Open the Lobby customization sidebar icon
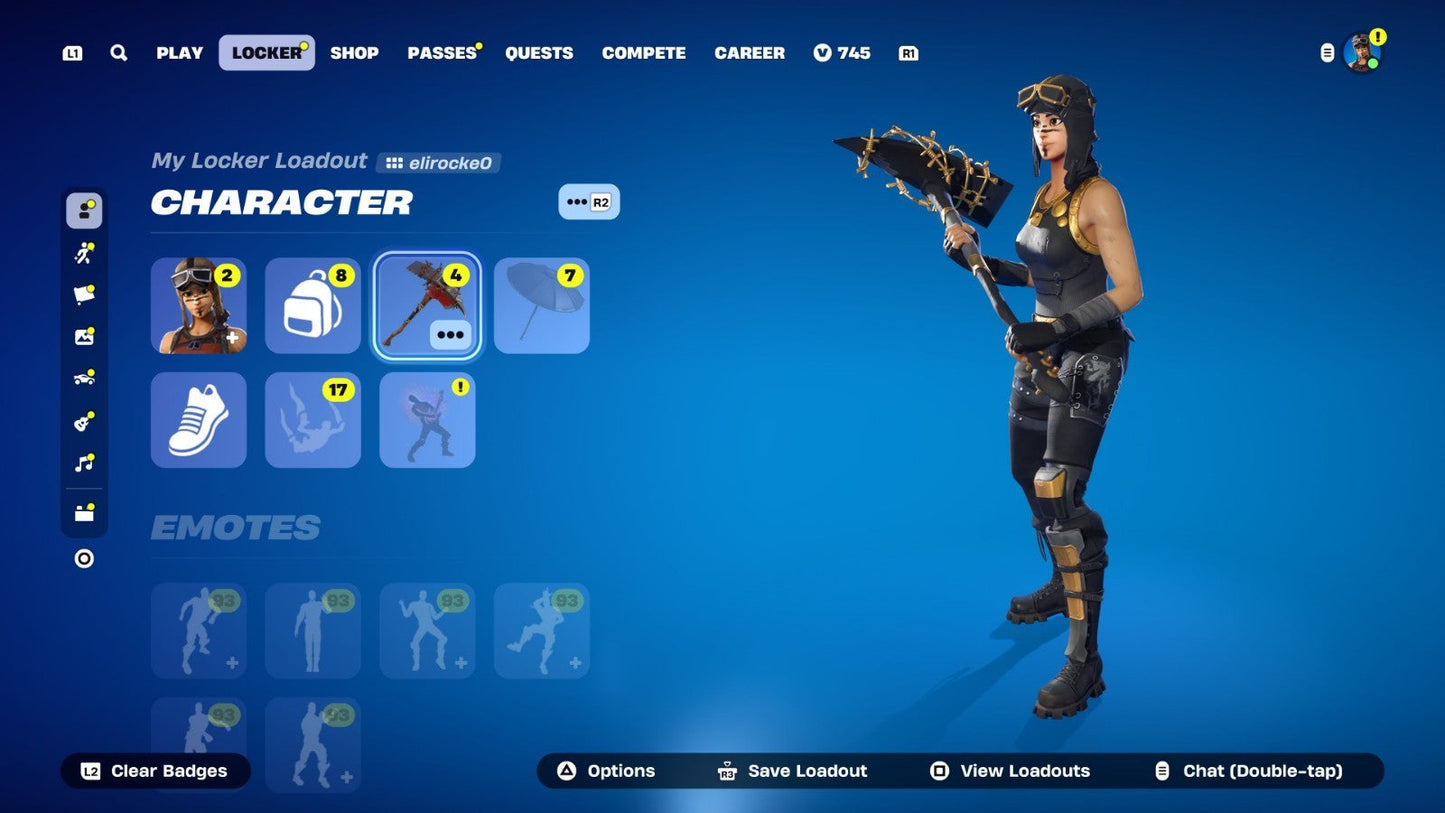This screenshot has width=1445, height=813. [84, 336]
